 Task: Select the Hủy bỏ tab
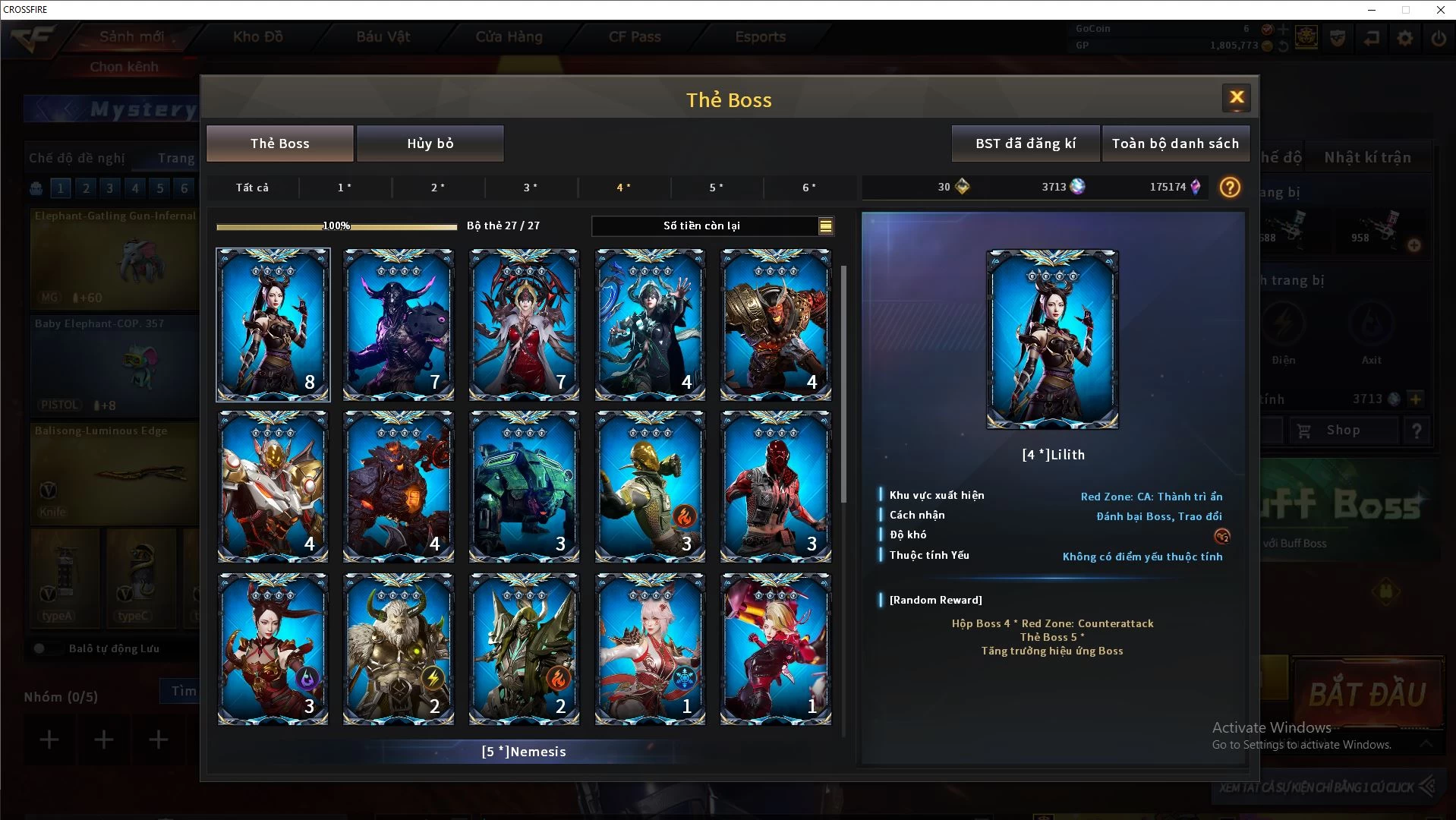430,143
